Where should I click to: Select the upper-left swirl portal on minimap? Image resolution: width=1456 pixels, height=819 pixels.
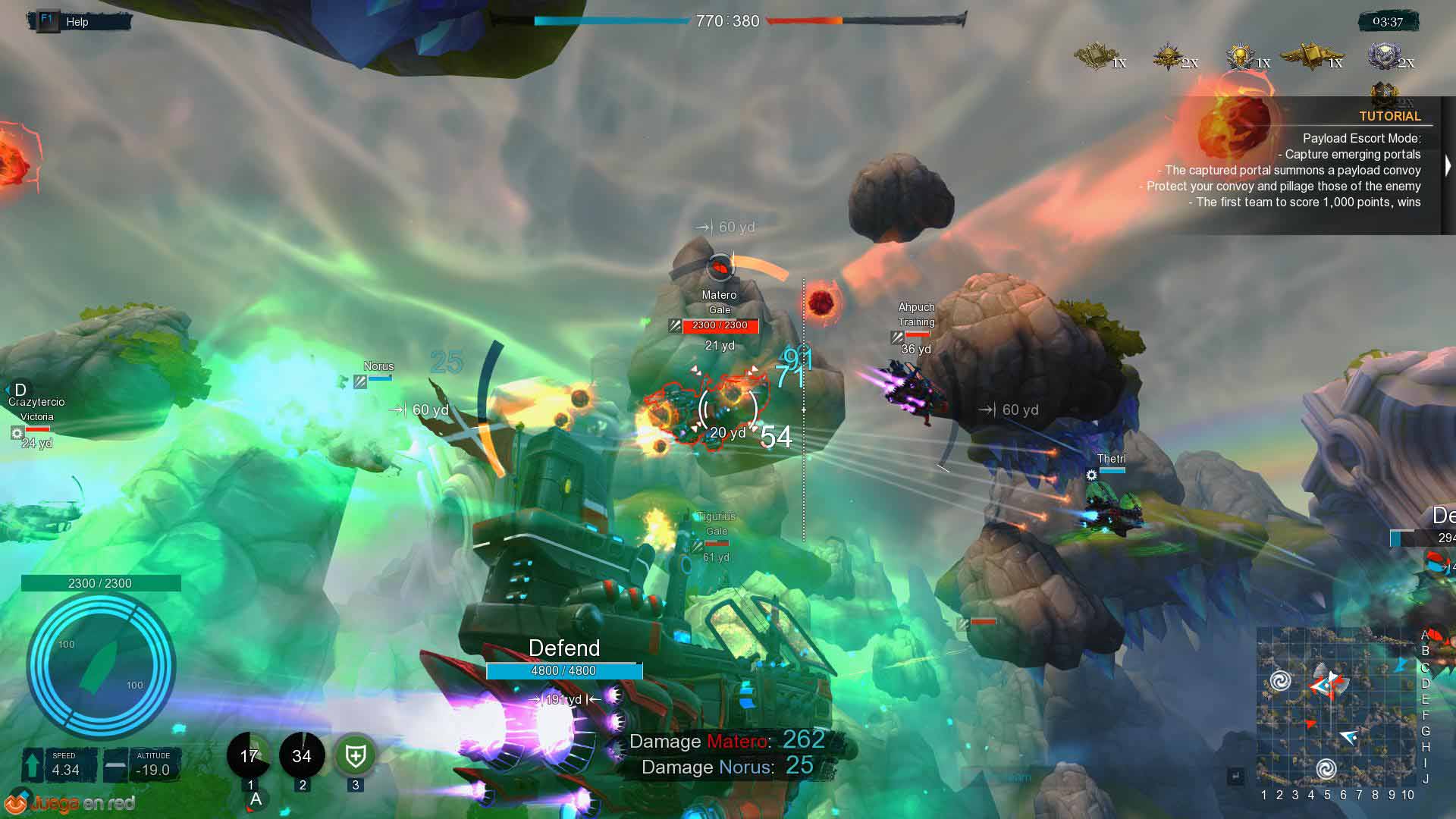1280,680
